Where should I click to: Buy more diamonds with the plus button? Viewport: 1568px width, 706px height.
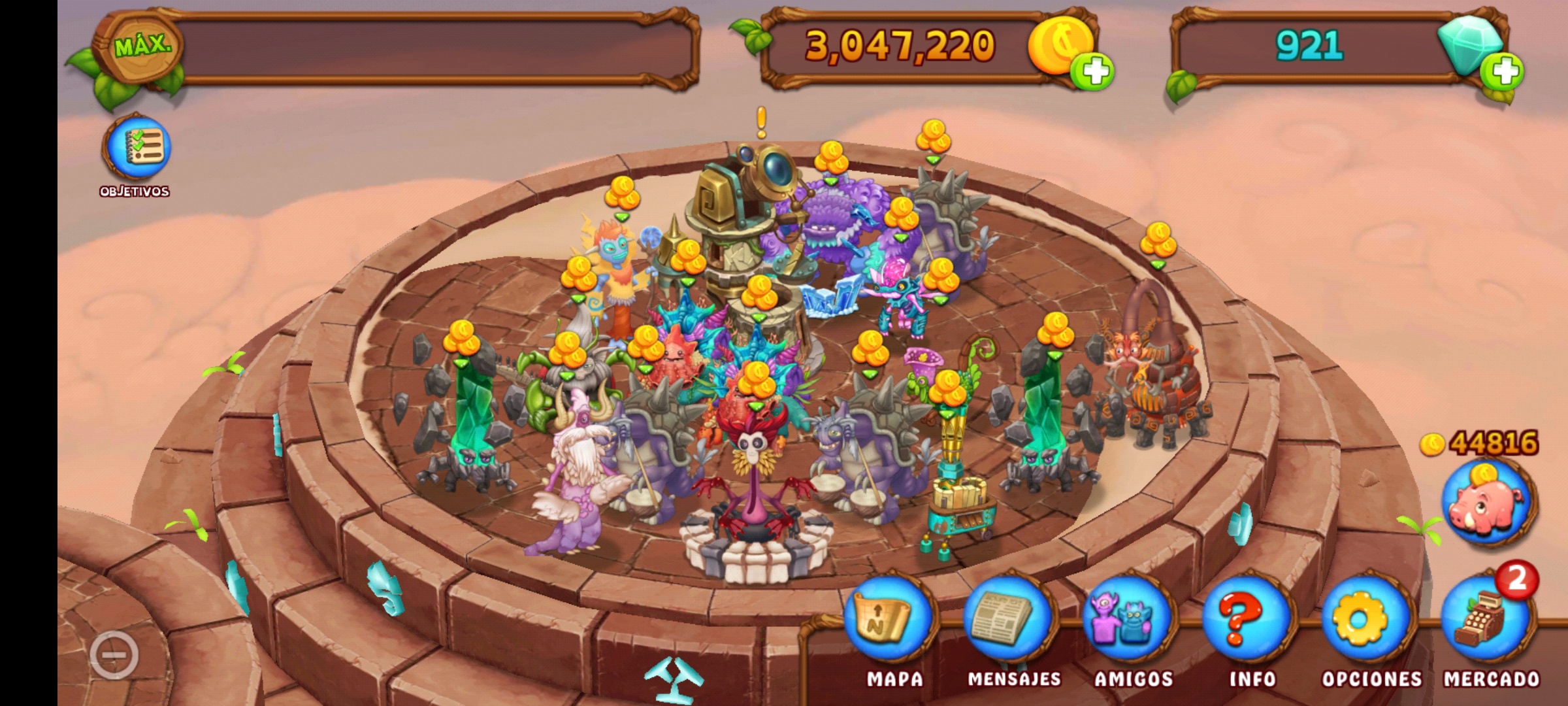click(x=1503, y=71)
